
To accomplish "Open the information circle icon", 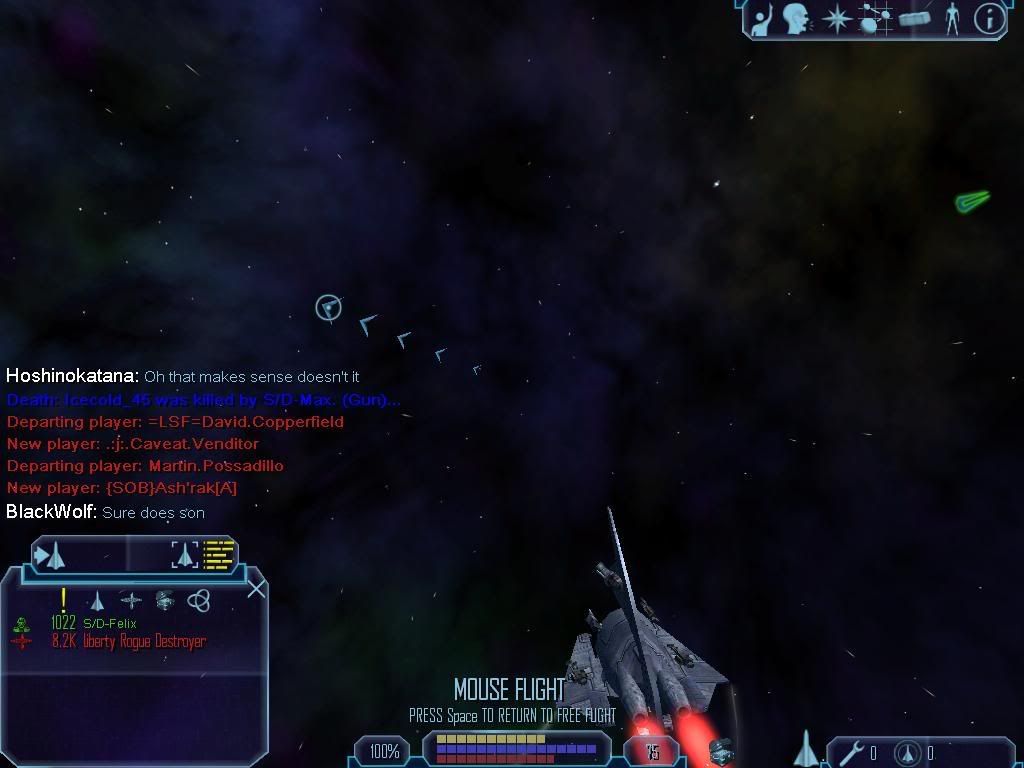I will (x=989, y=18).
